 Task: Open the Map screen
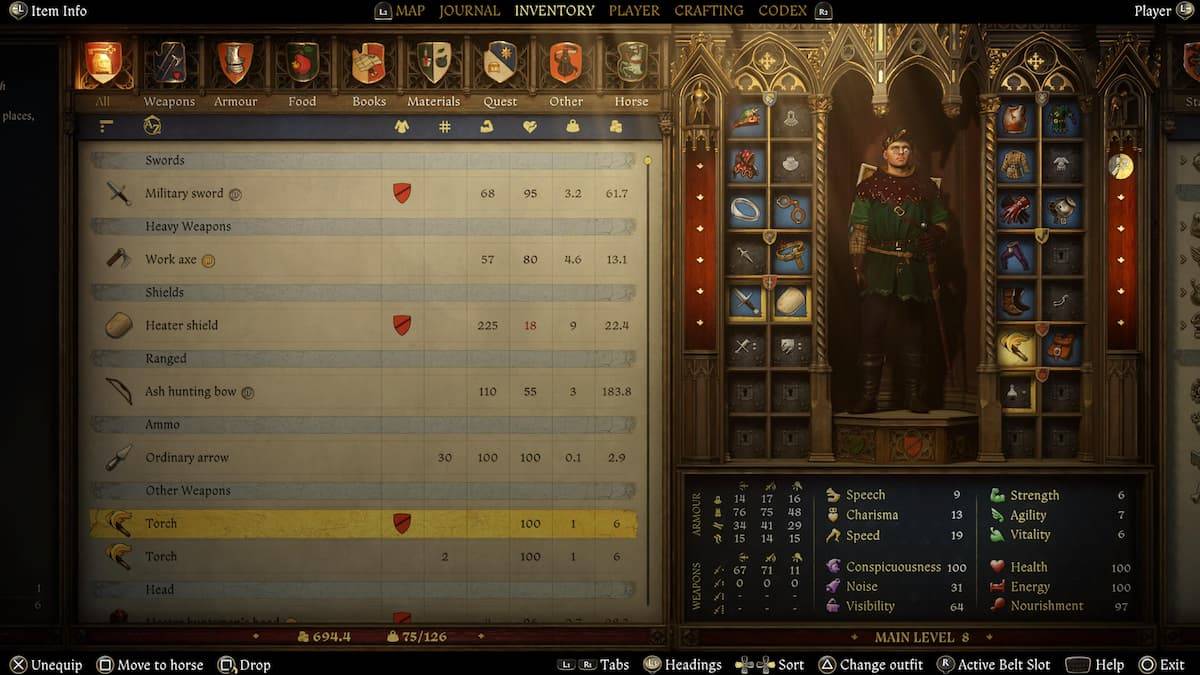coord(410,11)
